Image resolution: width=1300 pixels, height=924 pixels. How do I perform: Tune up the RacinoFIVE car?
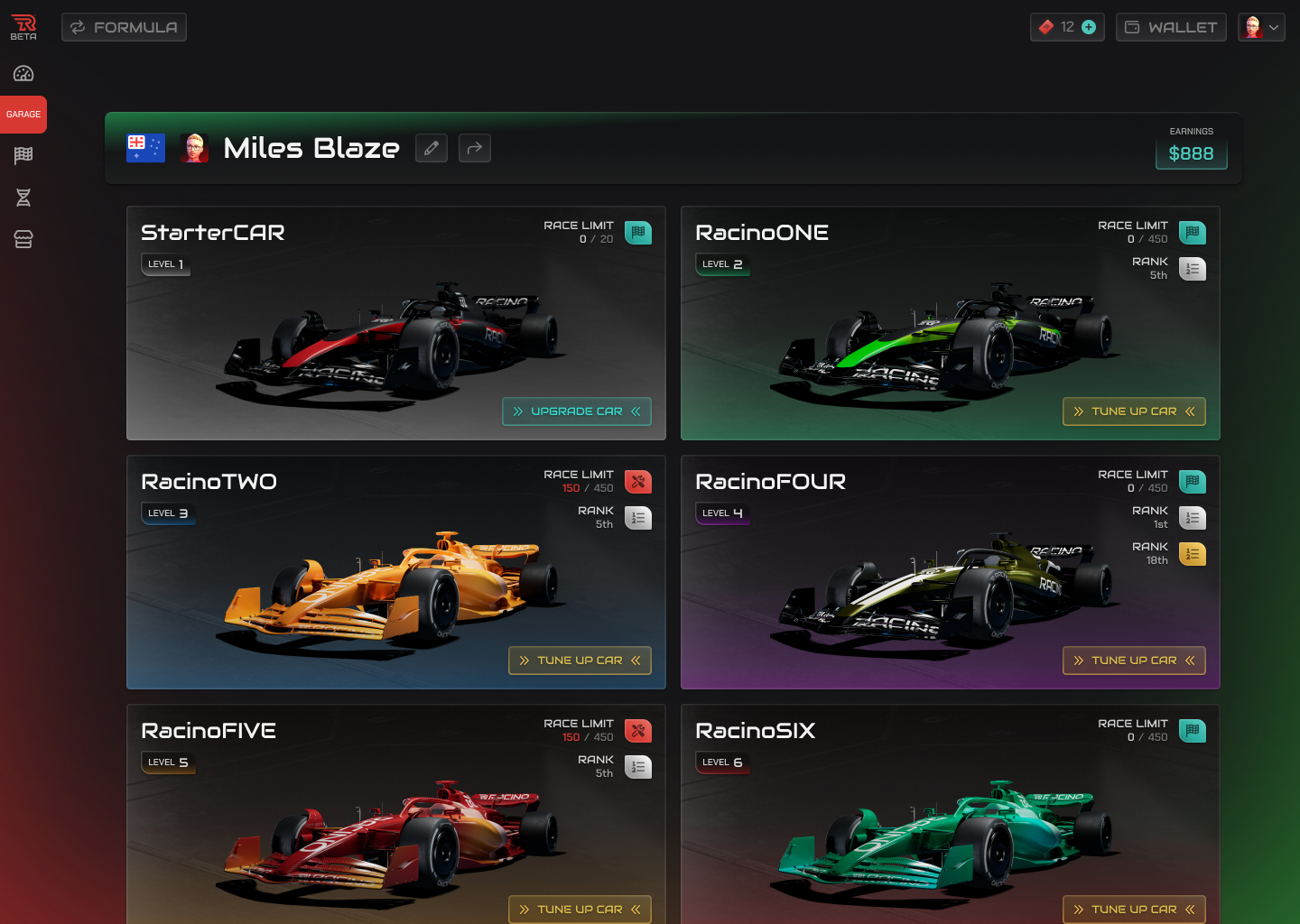[580, 909]
